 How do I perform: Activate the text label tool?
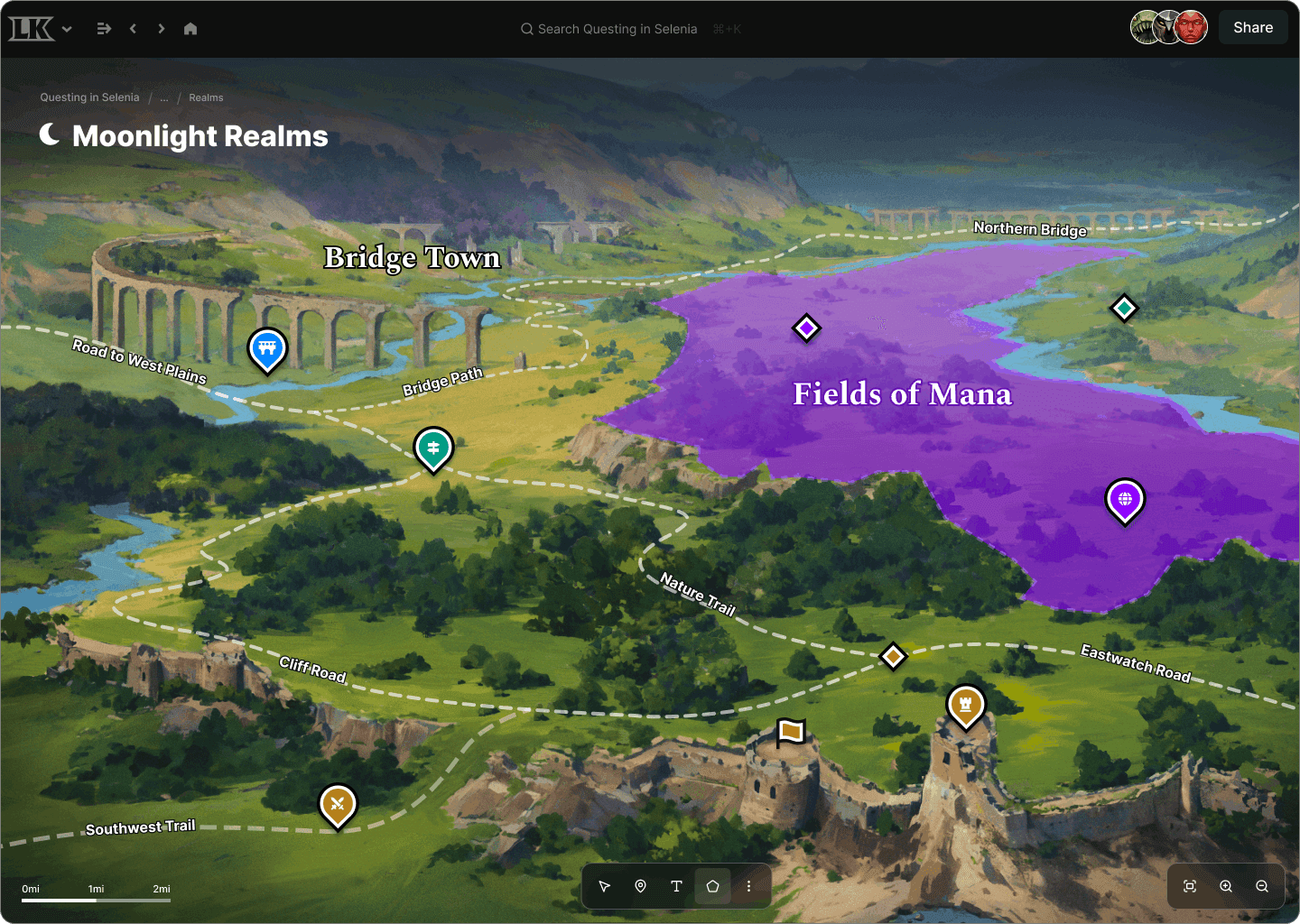tap(676, 886)
